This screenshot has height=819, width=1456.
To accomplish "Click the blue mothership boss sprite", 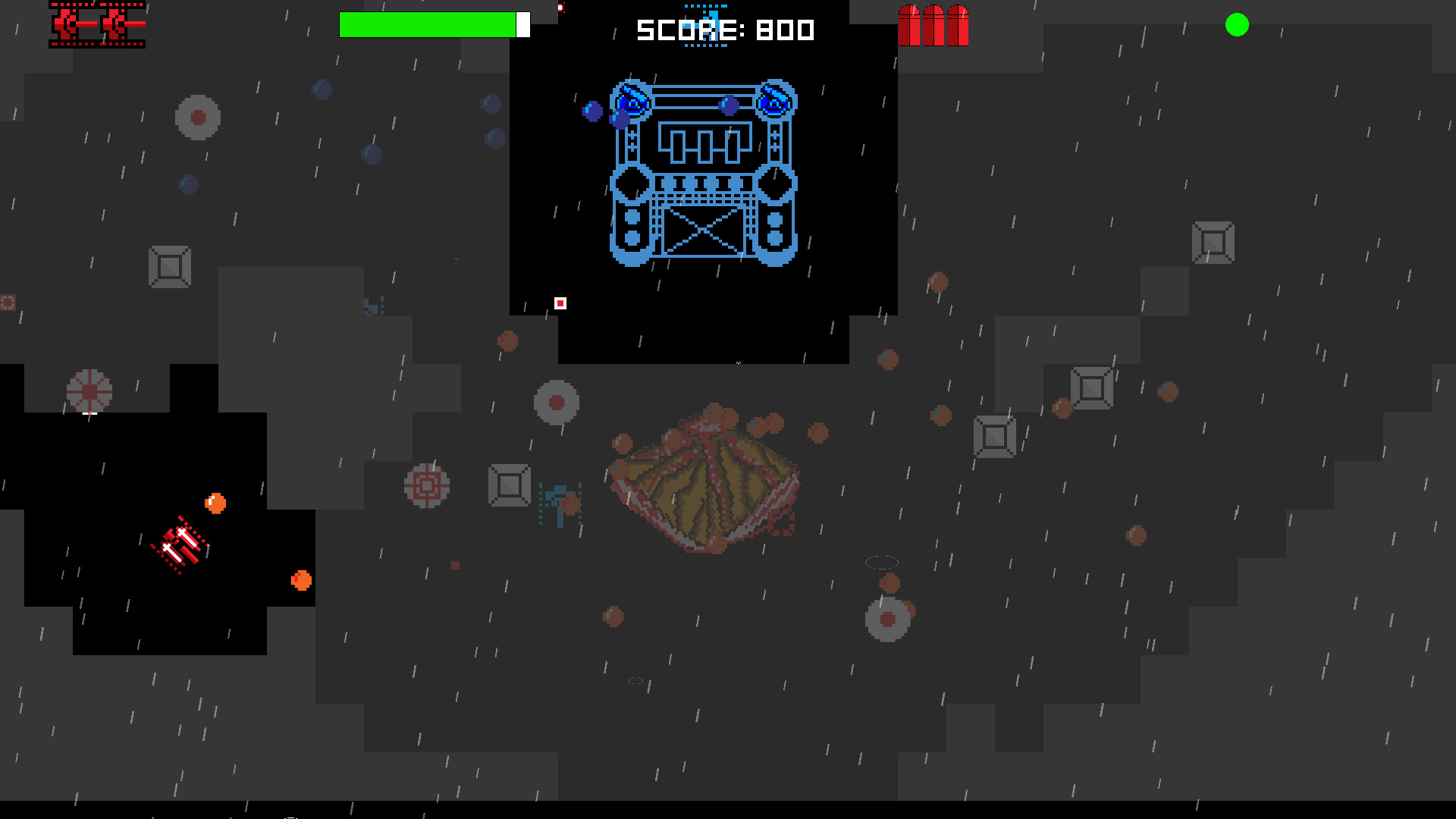I will (x=703, y=174).
